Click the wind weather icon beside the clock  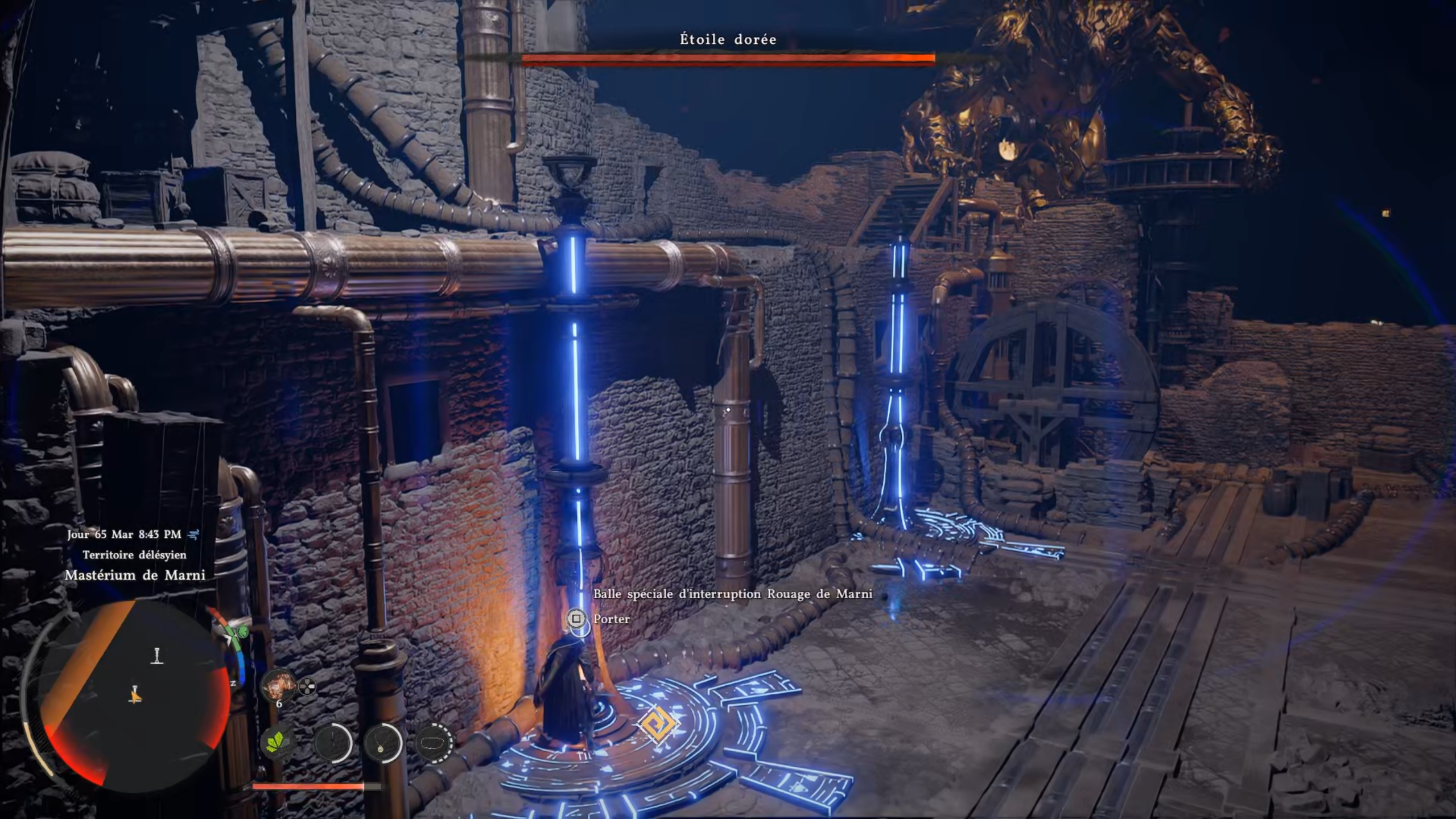[194, 534]
